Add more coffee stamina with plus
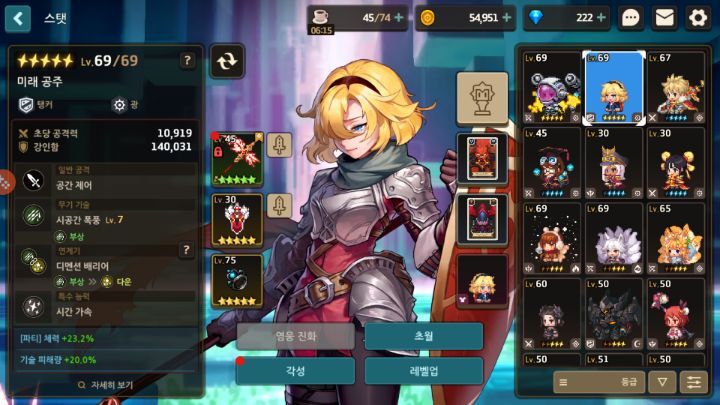This screenshot has width=720, height=405. [x=399, y=17]
